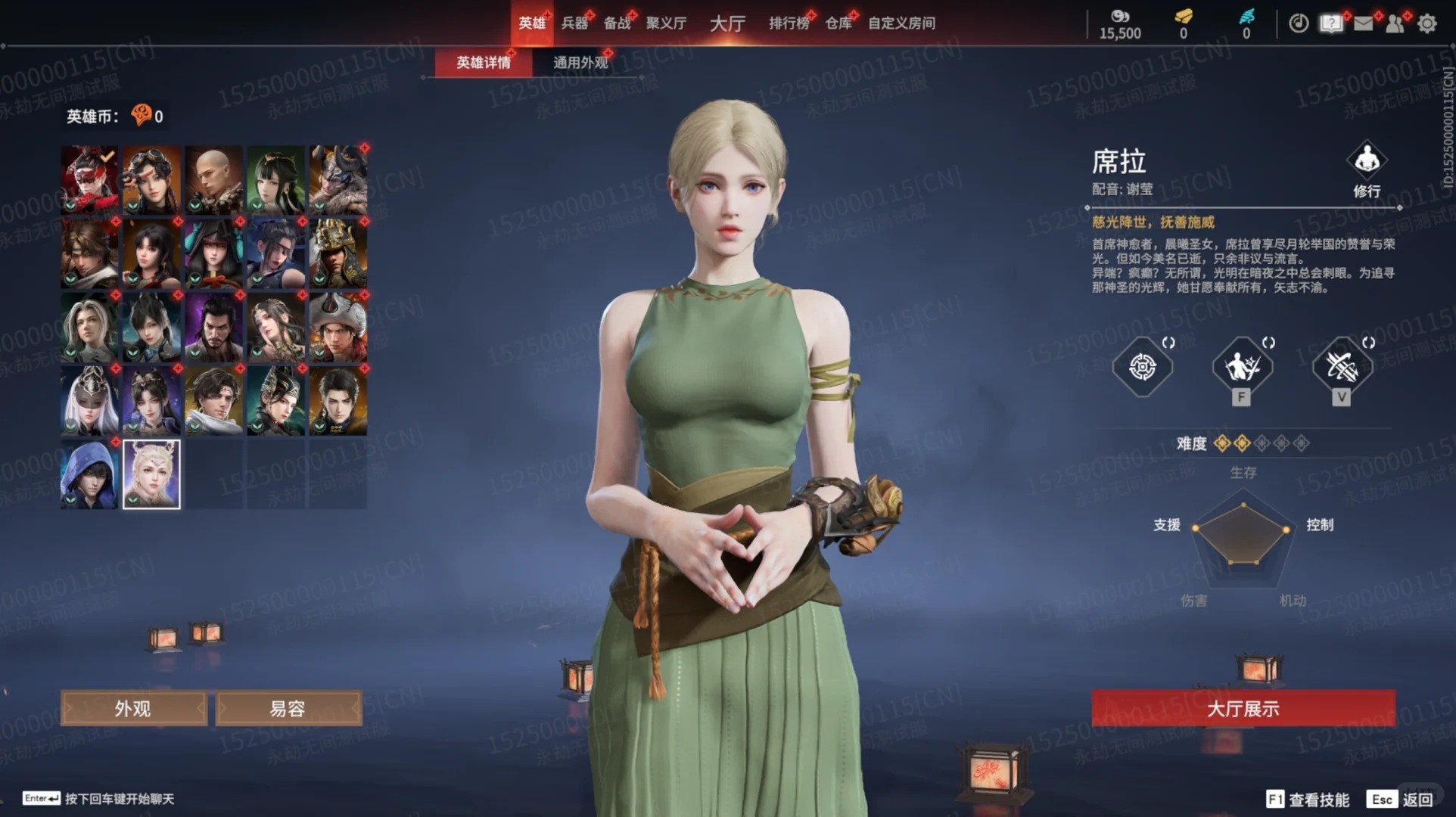Open the 排行榜 leaderboard tab
This screenshot has height=817, width=1456.
click(789, 23)
